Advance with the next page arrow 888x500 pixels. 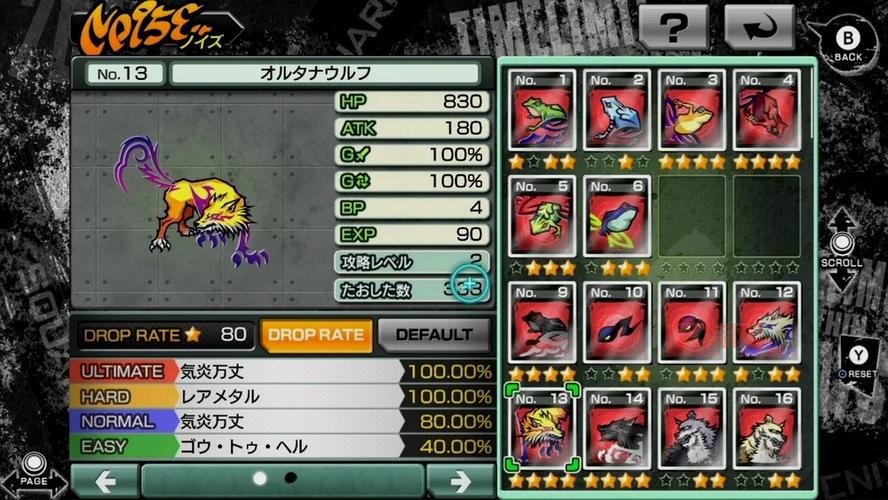coord(459,481)
